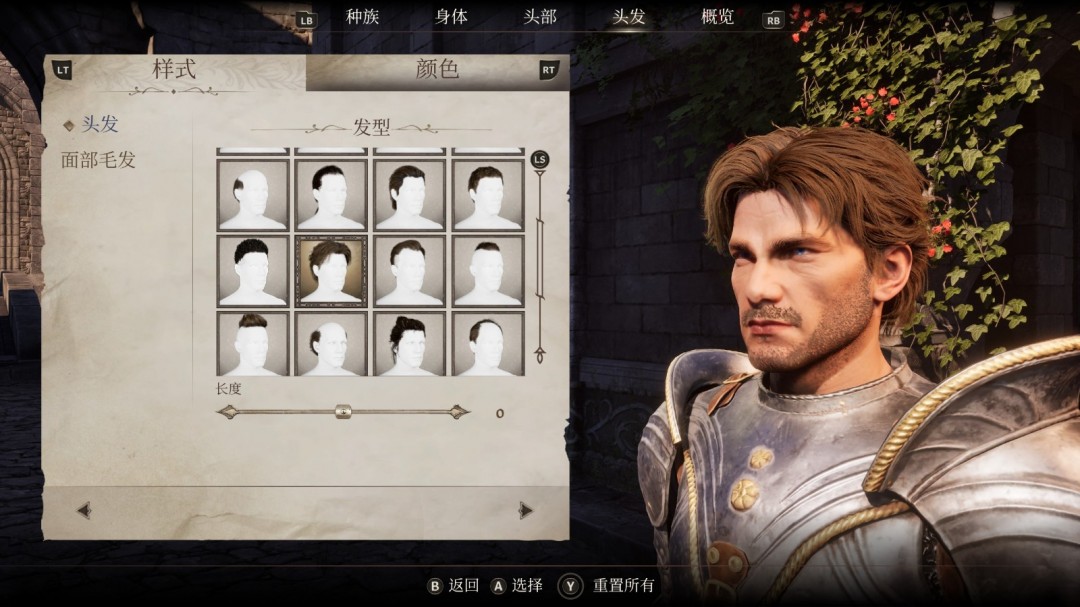Click the right arrow at panel bottom
The height and width of the screenshot is (607, 1080).
[526, 510]
